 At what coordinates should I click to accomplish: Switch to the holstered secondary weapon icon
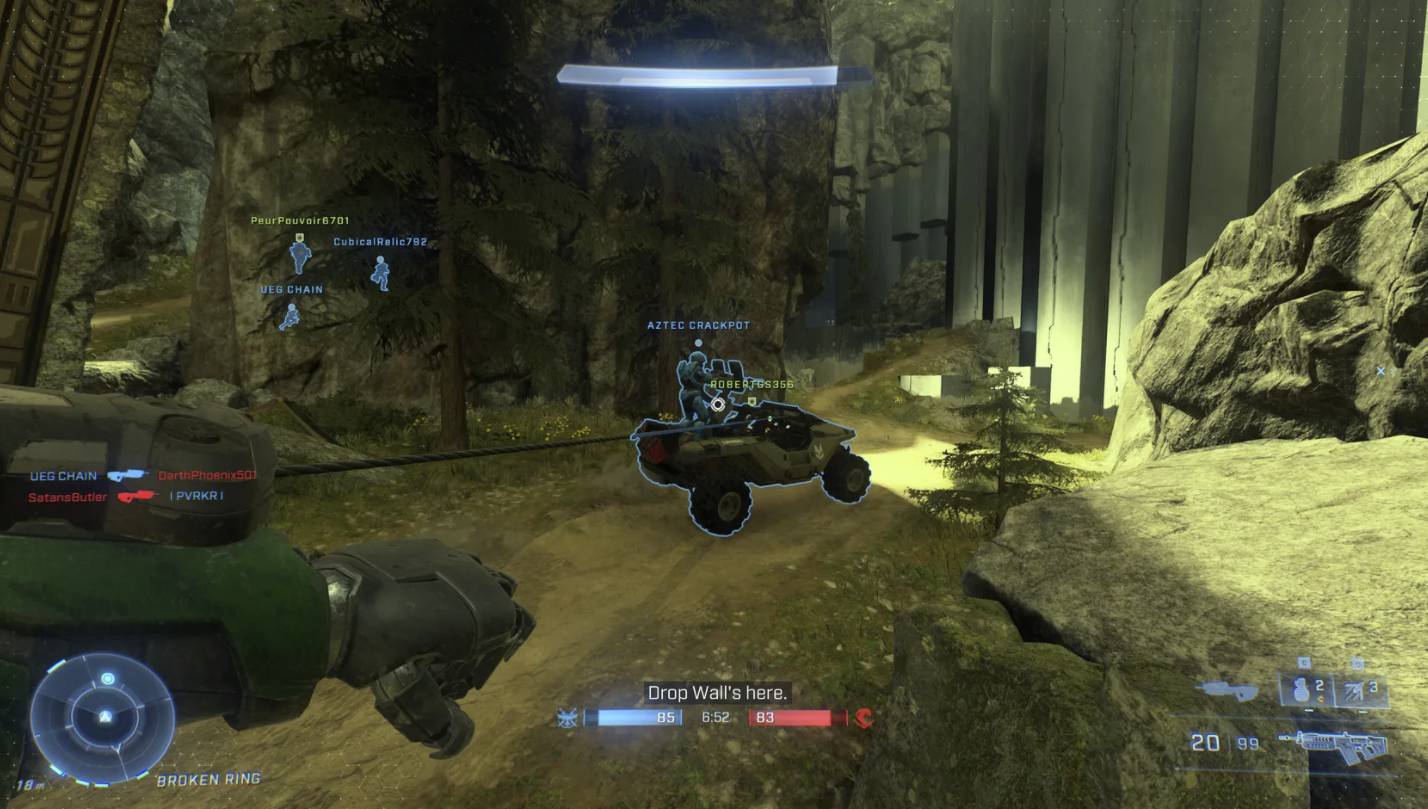click(x=1228, y=689)
